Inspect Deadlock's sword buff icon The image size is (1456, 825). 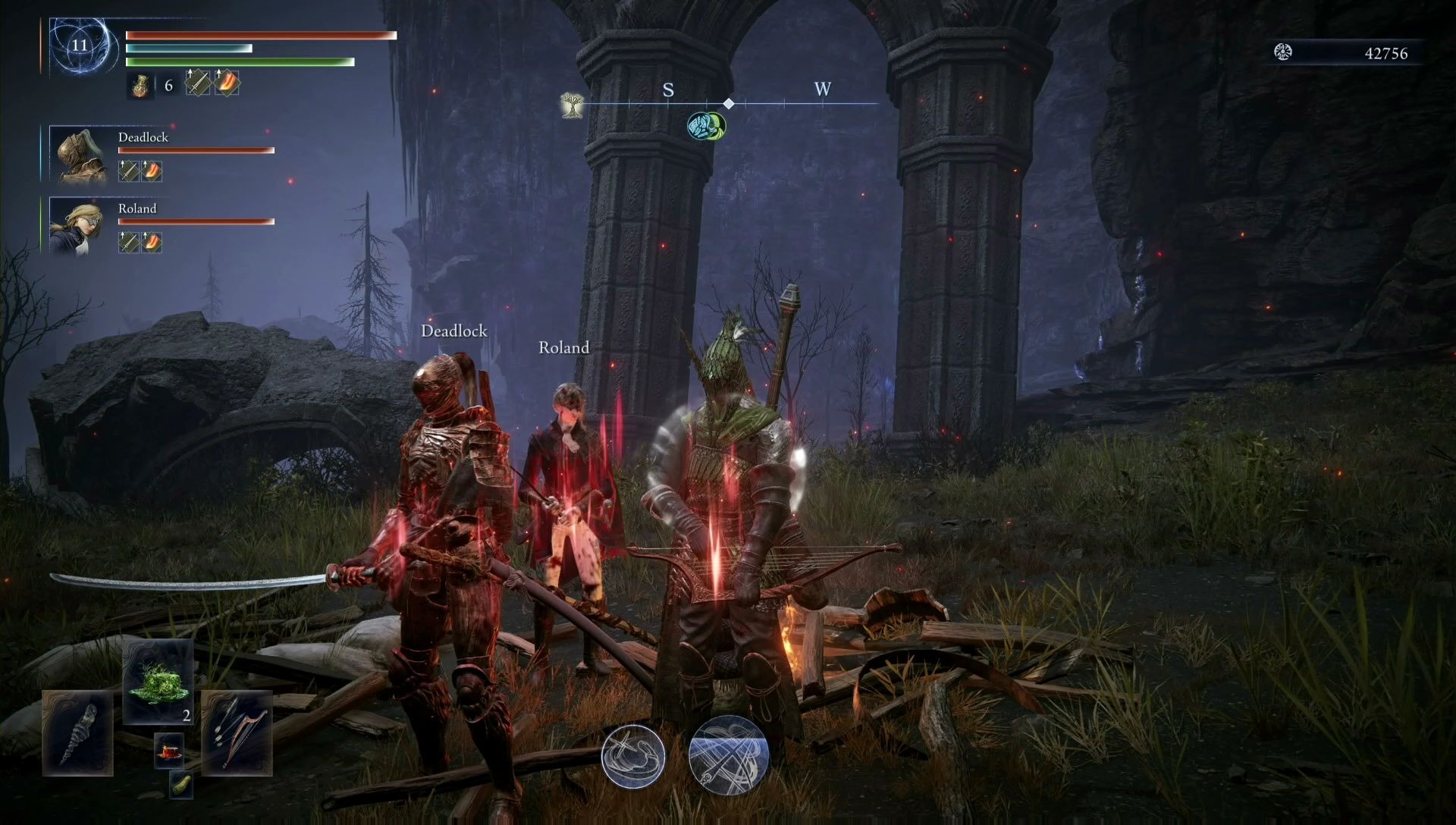(129, 171)
